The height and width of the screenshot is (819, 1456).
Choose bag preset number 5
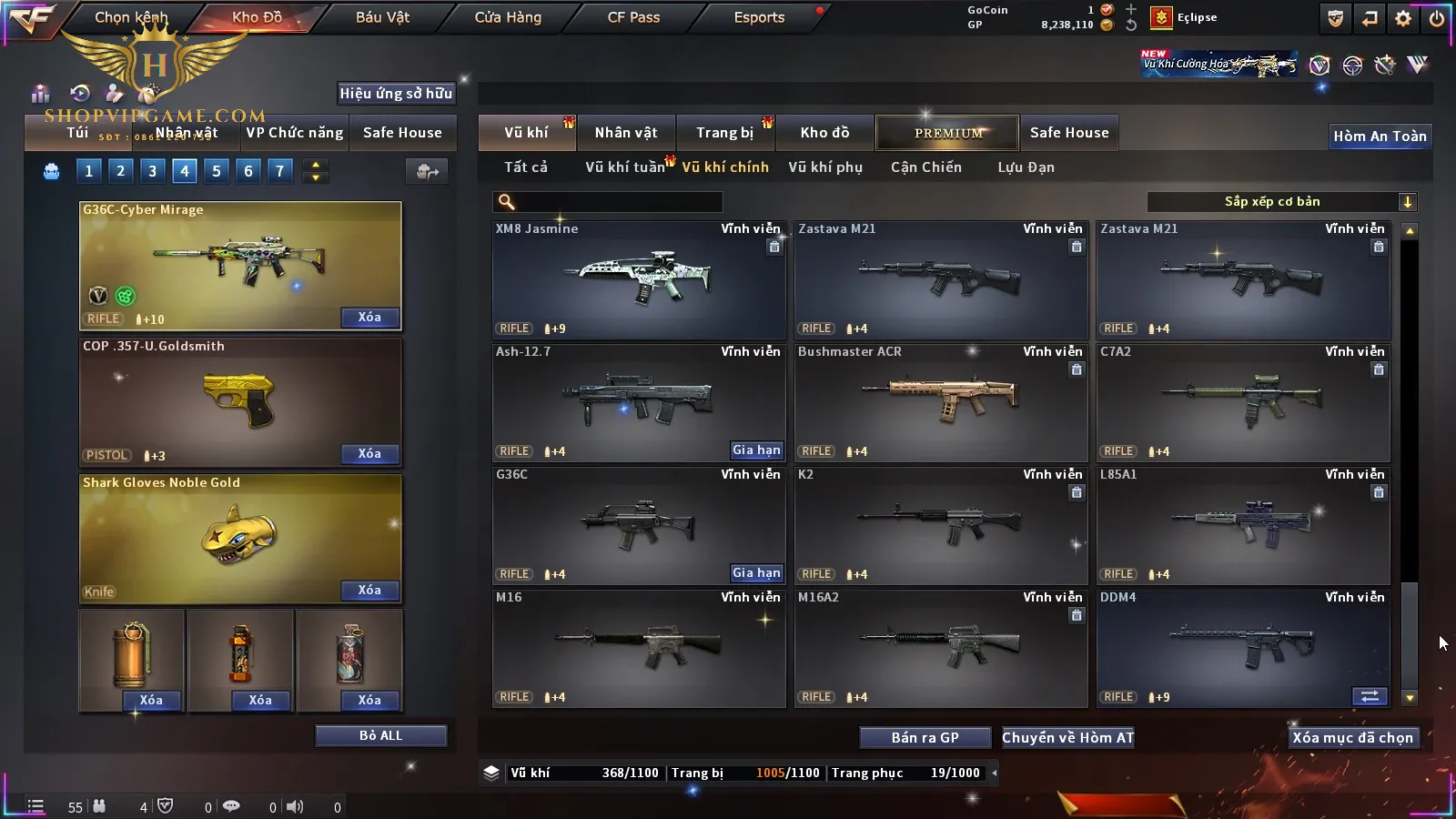point(217,170)
